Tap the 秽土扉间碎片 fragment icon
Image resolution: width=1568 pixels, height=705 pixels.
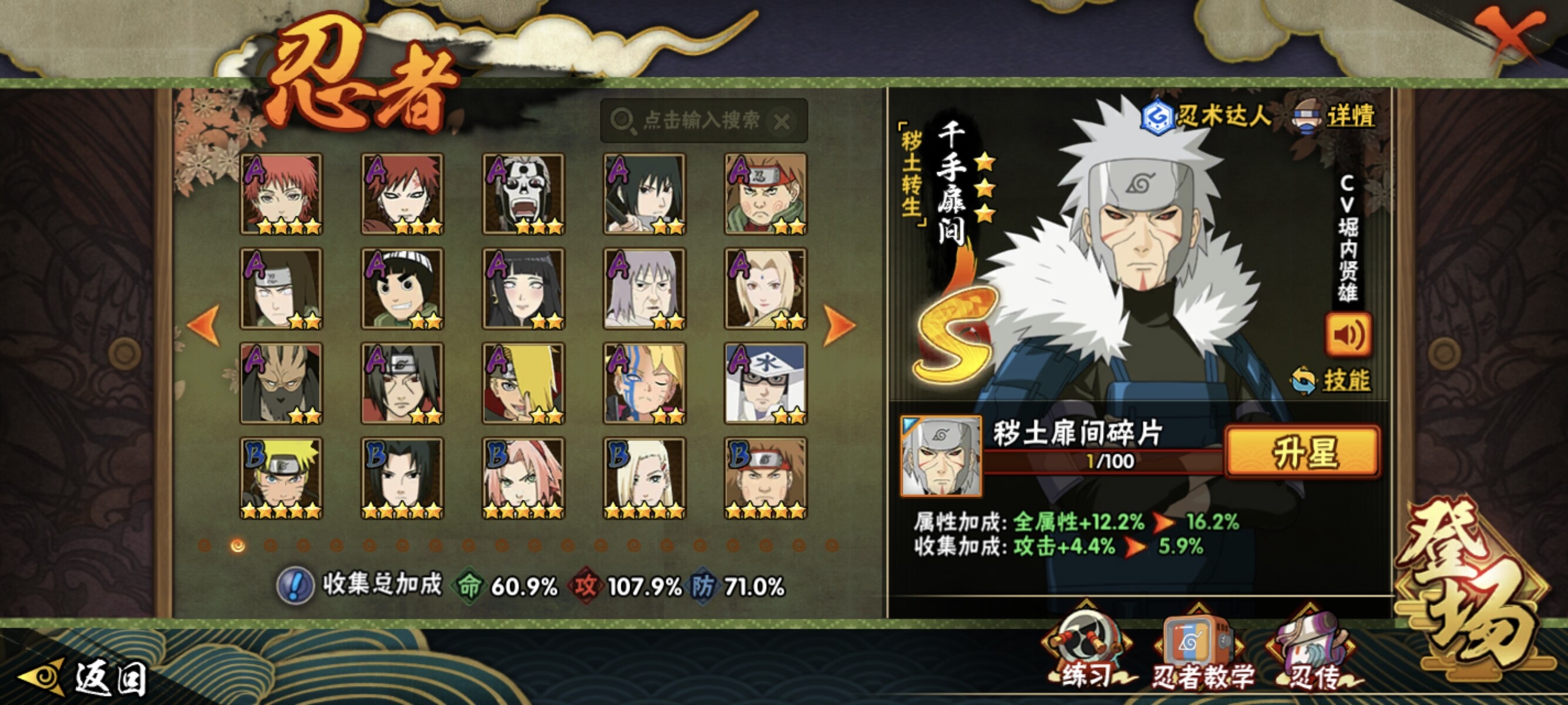click(x=941, y=455)
